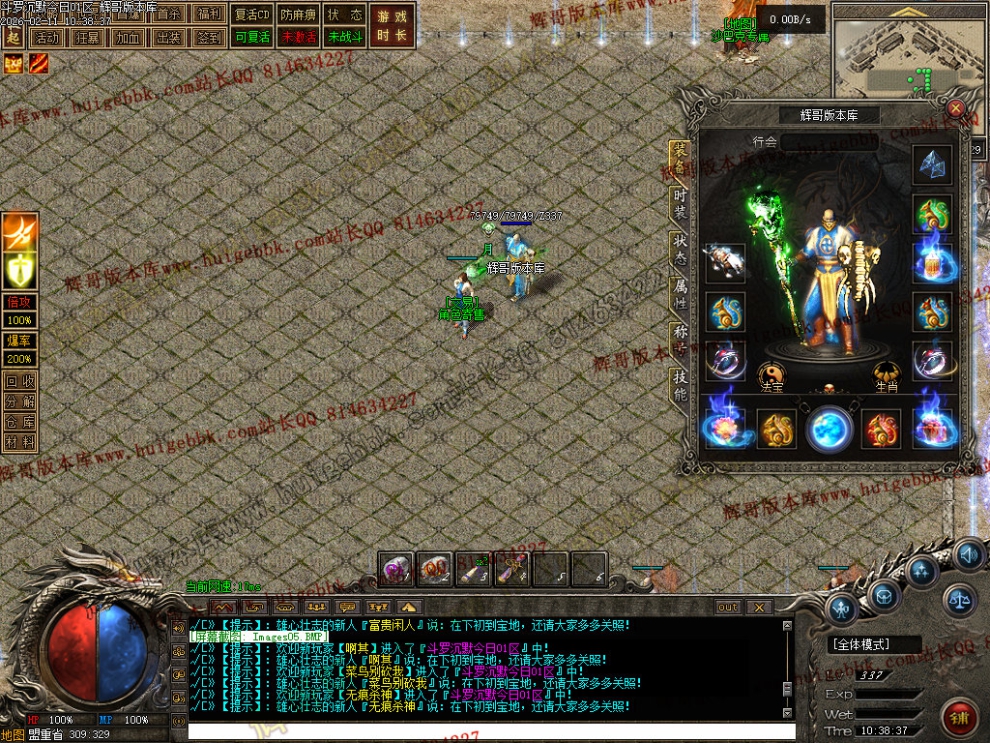Screen dimensions: 990x743
Task: Open the 分解 decompose function
Action: click(19, 401)
